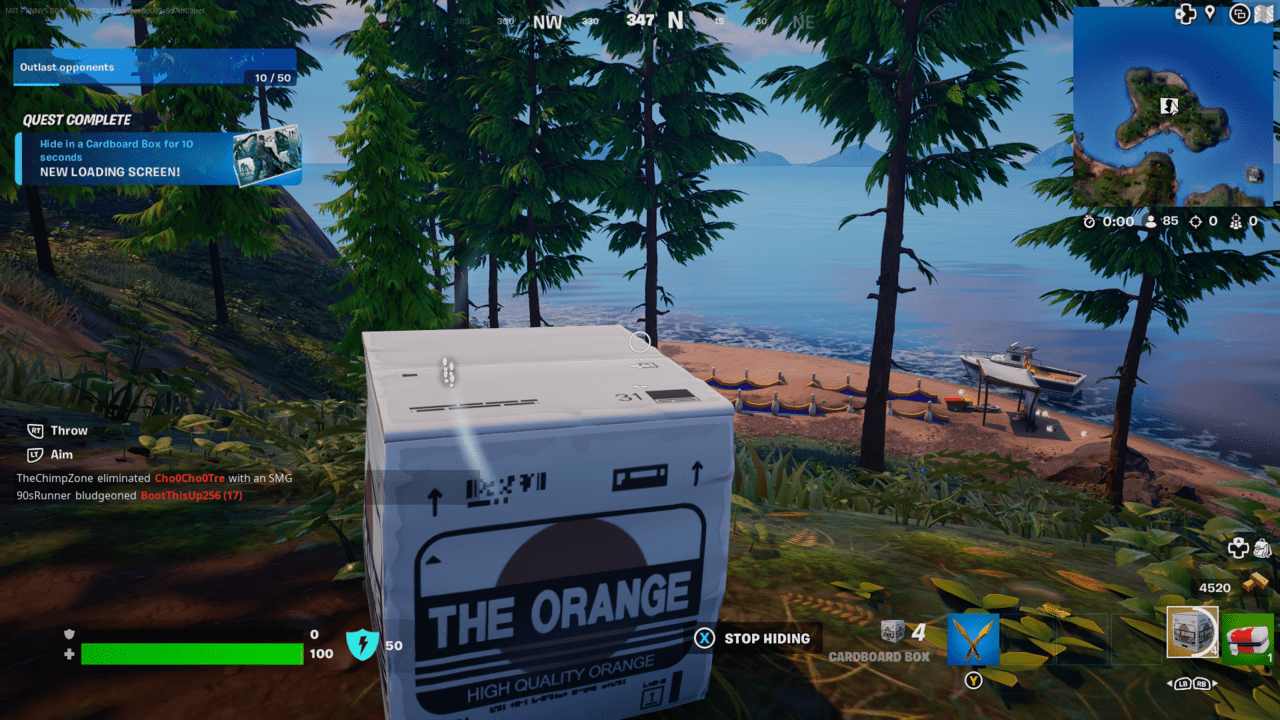
Task: Select the red-and-white med kit slot
Action: pos(1247,639)
